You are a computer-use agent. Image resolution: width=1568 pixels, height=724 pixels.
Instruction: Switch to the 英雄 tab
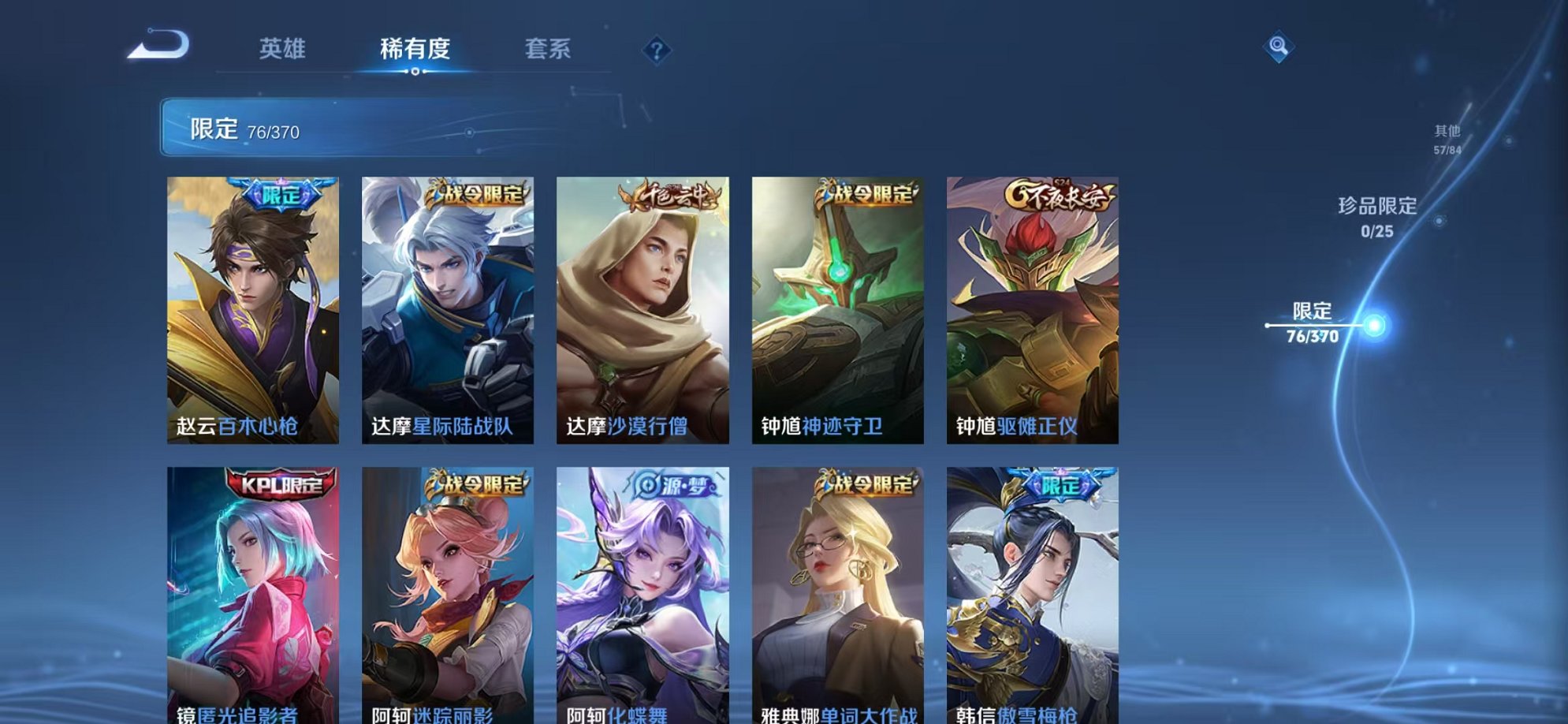pyautogui.click(x=284, y=49)
